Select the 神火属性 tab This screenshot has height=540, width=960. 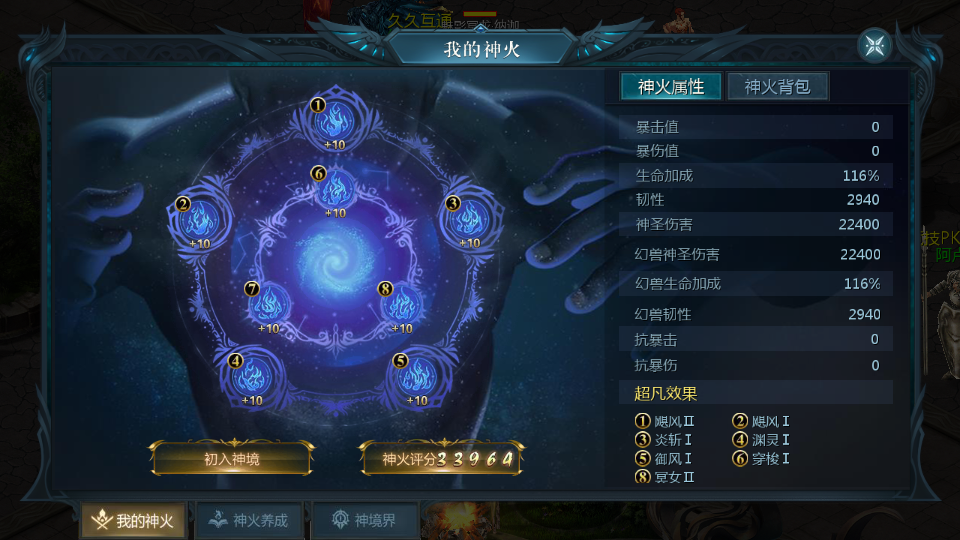(x=670, y=87)
